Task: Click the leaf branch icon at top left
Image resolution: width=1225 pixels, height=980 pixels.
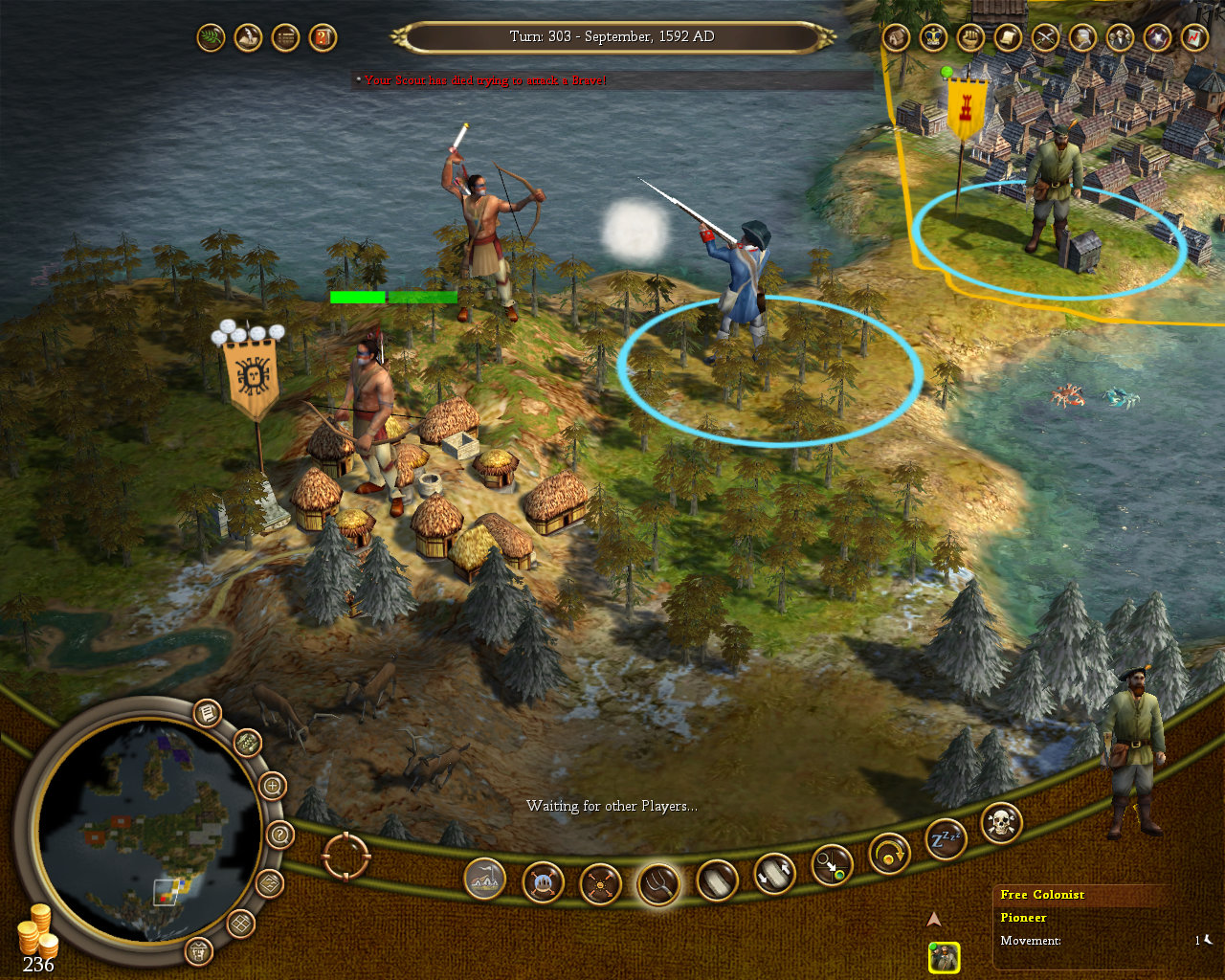Action: (x=211, y=38)
